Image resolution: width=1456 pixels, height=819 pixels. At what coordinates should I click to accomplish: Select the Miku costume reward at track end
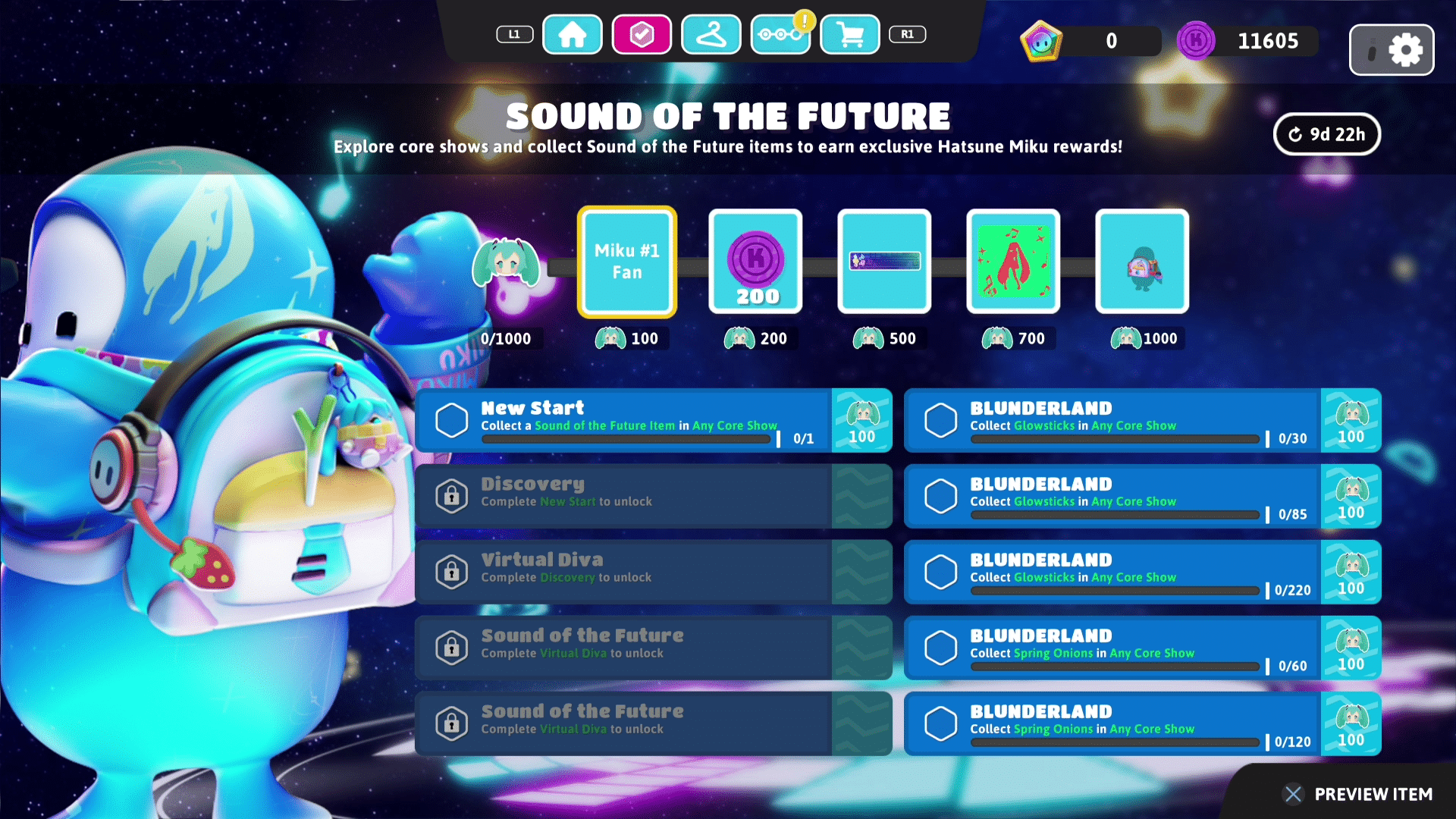click(1142, 262)
